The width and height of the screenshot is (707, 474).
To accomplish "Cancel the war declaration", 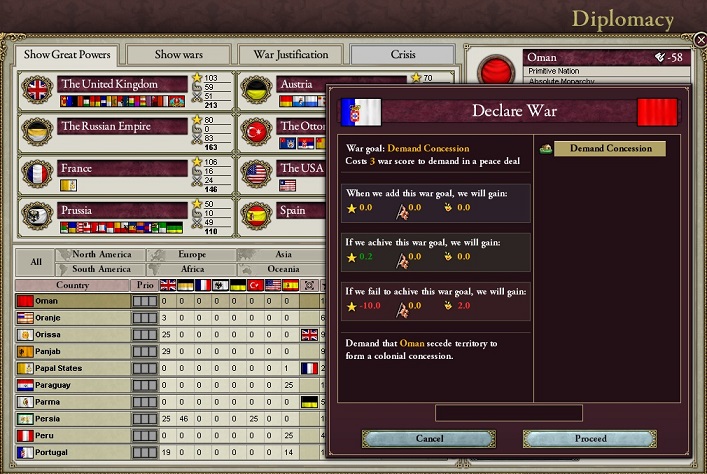I will (428, 438).
